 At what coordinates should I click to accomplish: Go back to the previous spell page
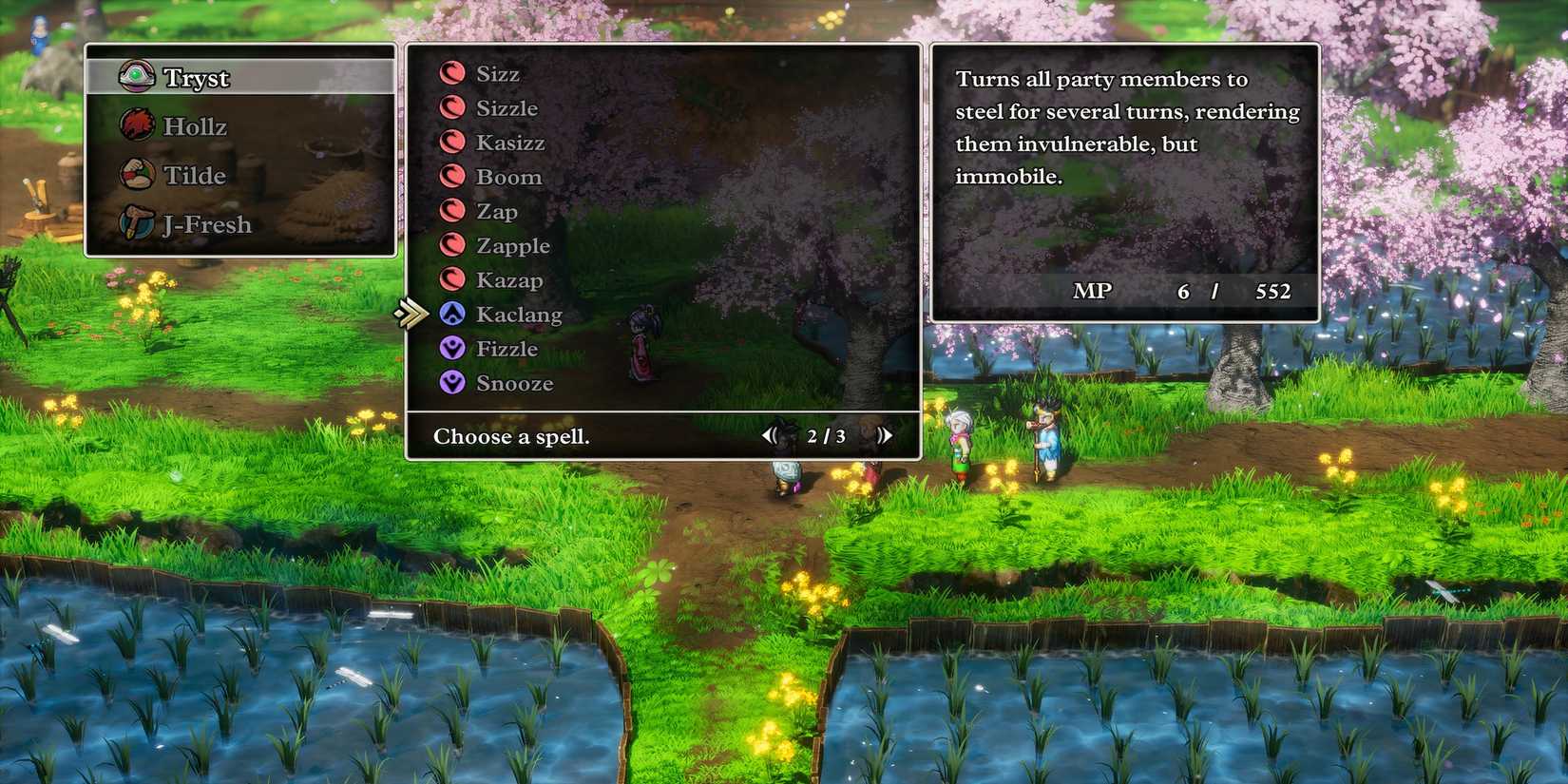point(770,434)
